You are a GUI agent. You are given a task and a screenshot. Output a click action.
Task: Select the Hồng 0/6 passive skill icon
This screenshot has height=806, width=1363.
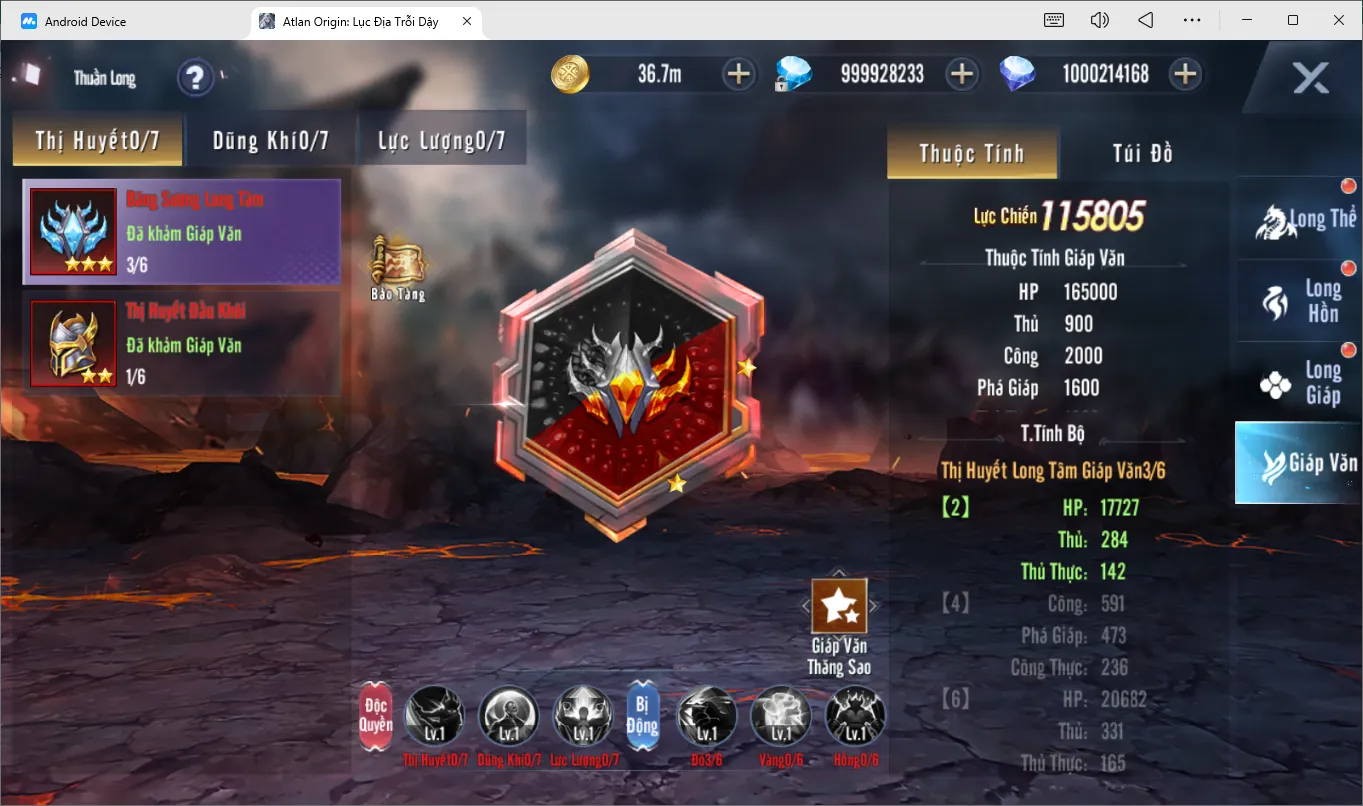pyautogui.click(x=855, y=716)
